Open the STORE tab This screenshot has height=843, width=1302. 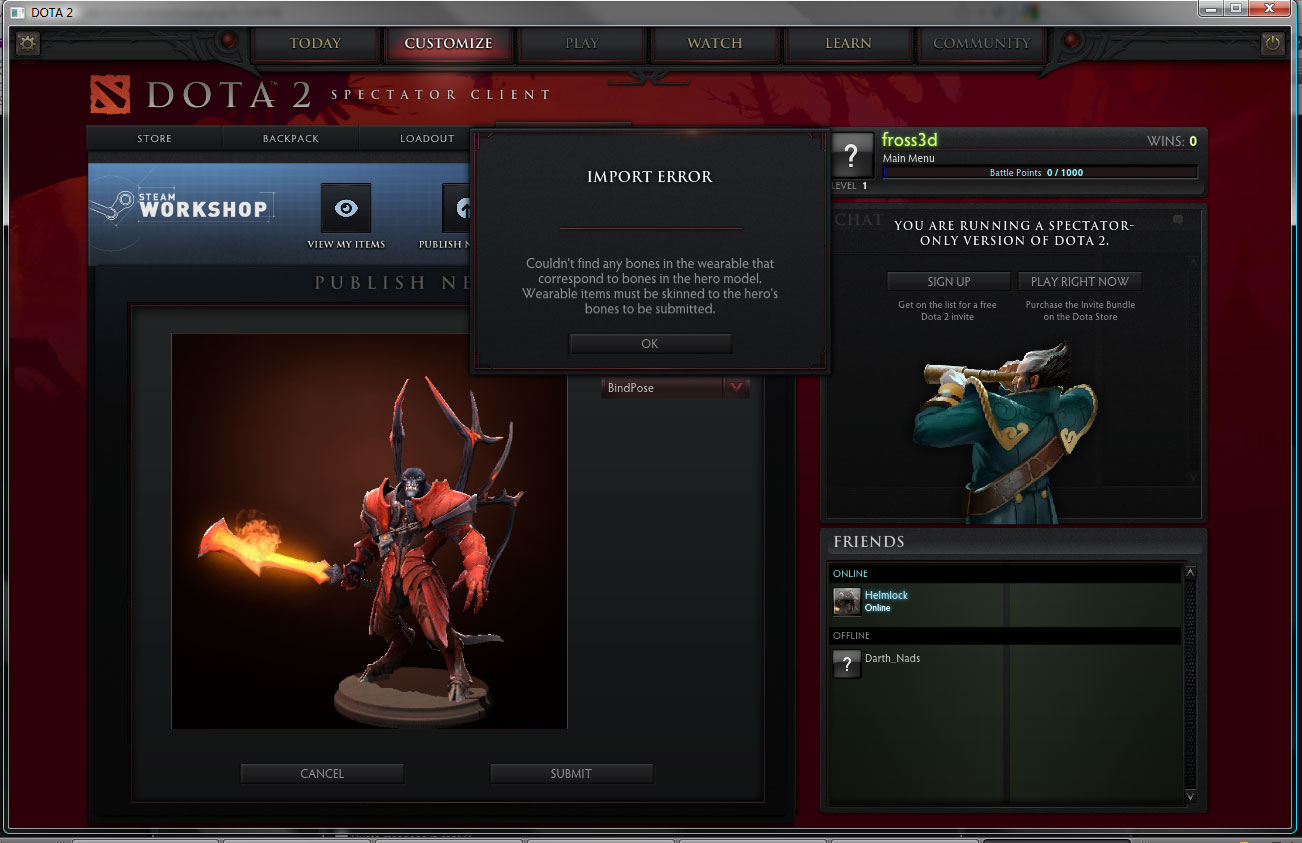point(154,138)
